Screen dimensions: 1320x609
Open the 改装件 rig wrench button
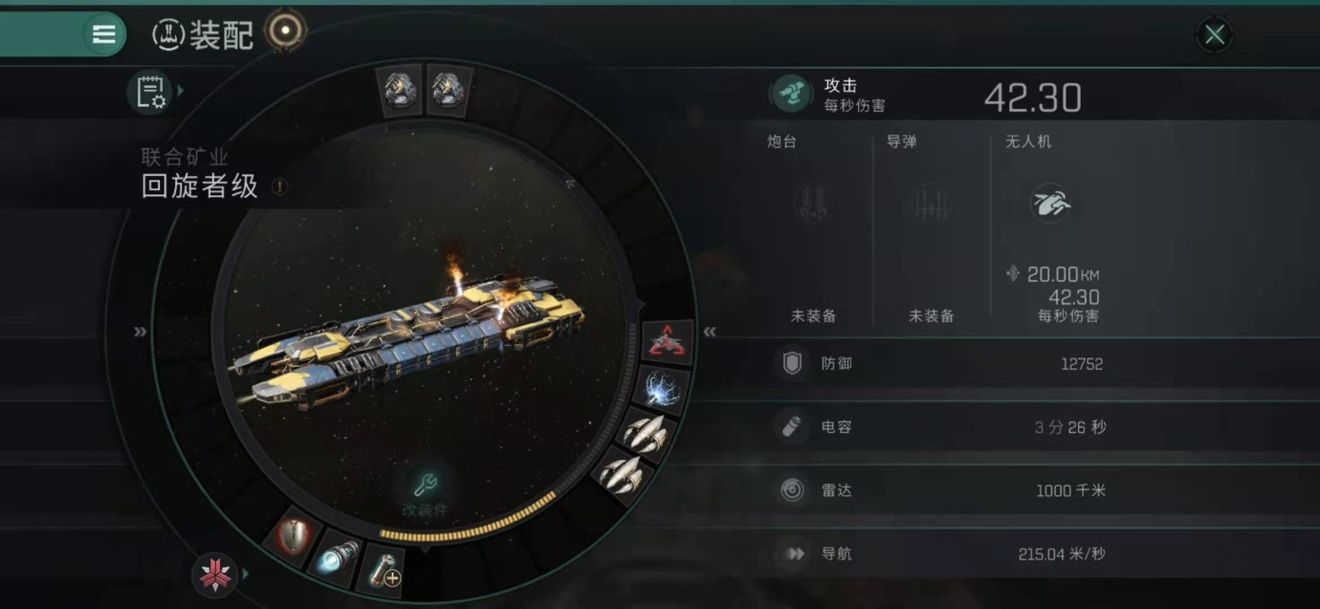click(424, 487)
